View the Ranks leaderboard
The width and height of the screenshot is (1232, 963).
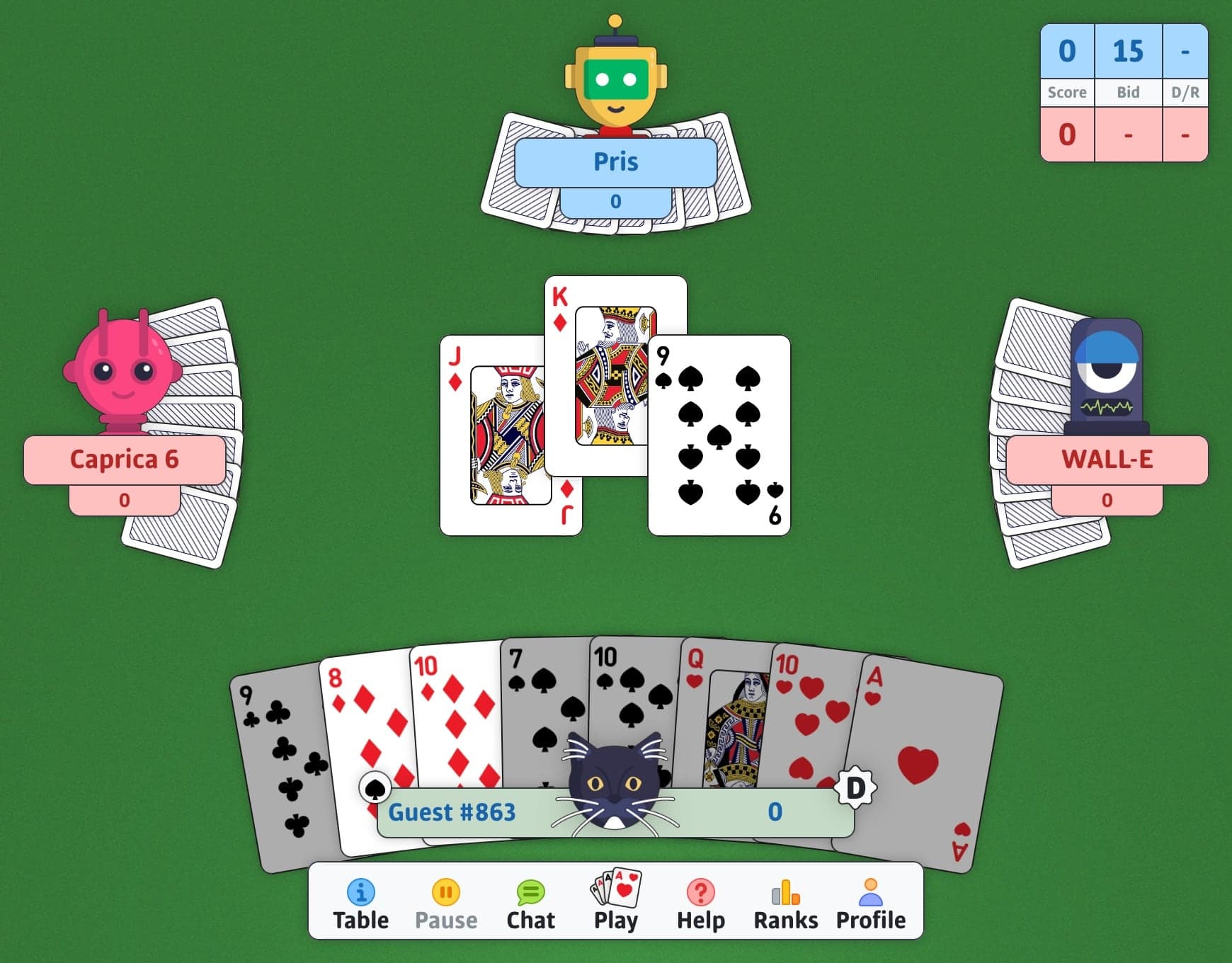tap(785, 899)
